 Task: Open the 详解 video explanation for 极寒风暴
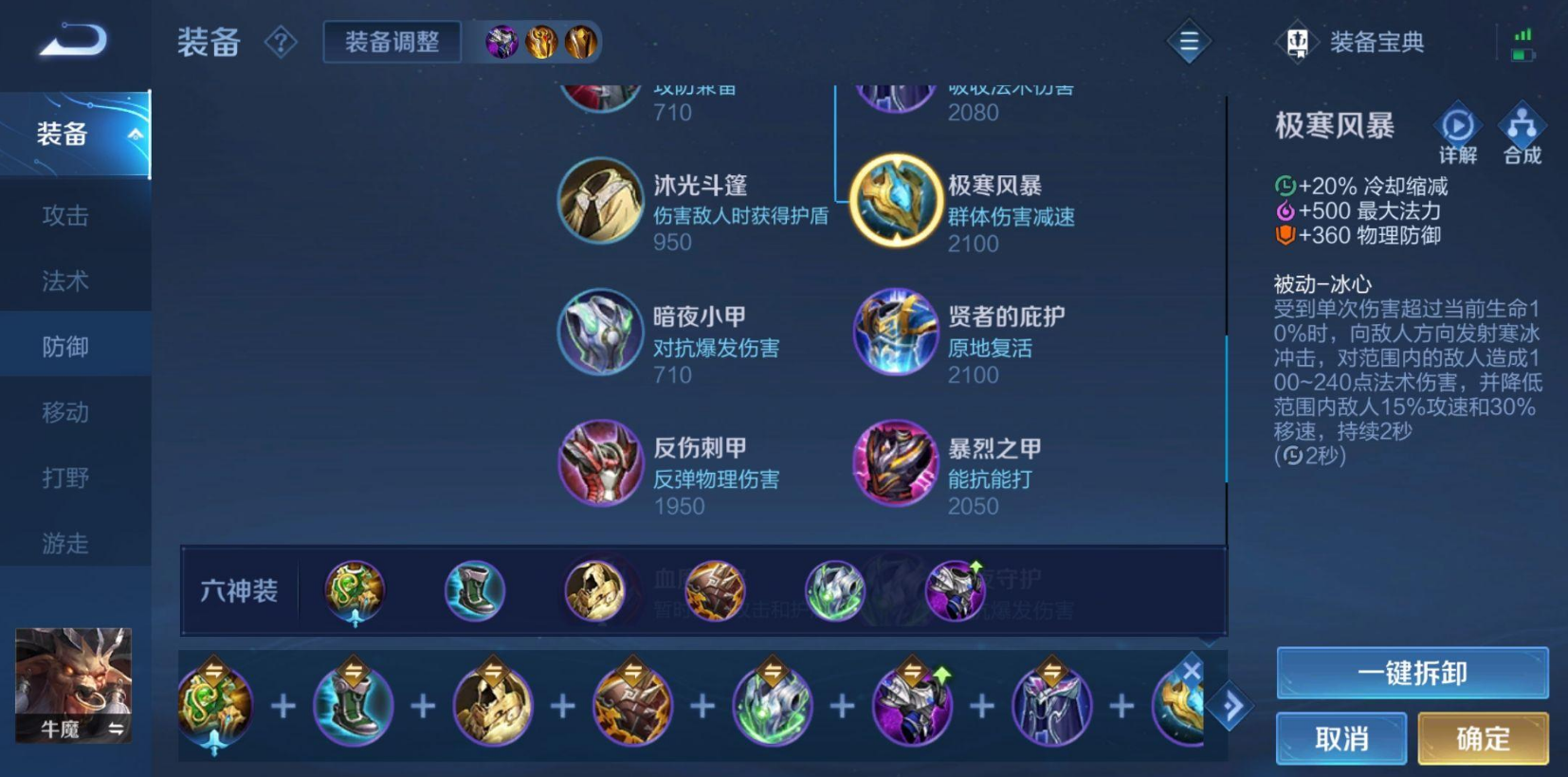[x=1456, y=126]
